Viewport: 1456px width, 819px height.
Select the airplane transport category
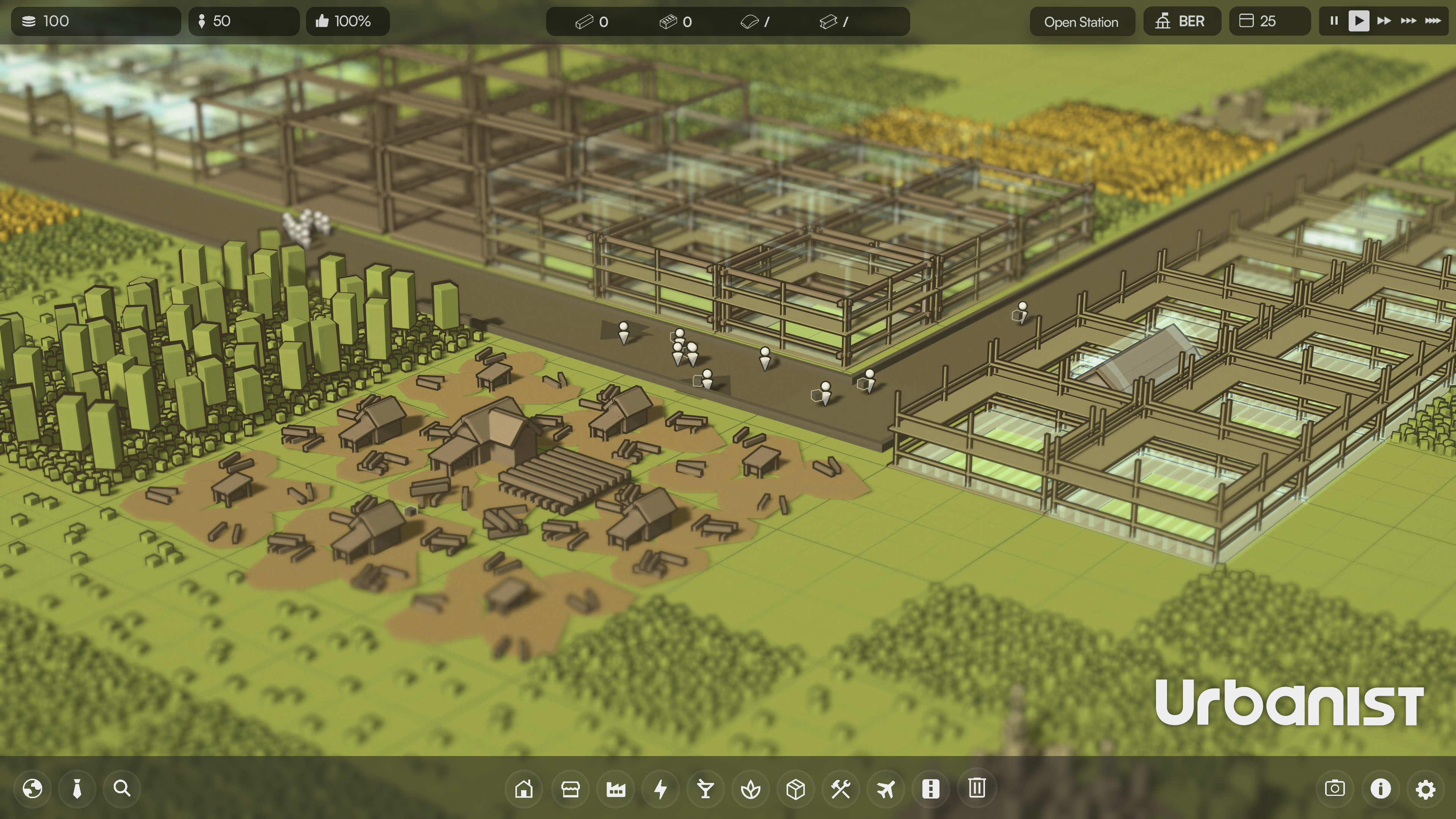point(886,789)
